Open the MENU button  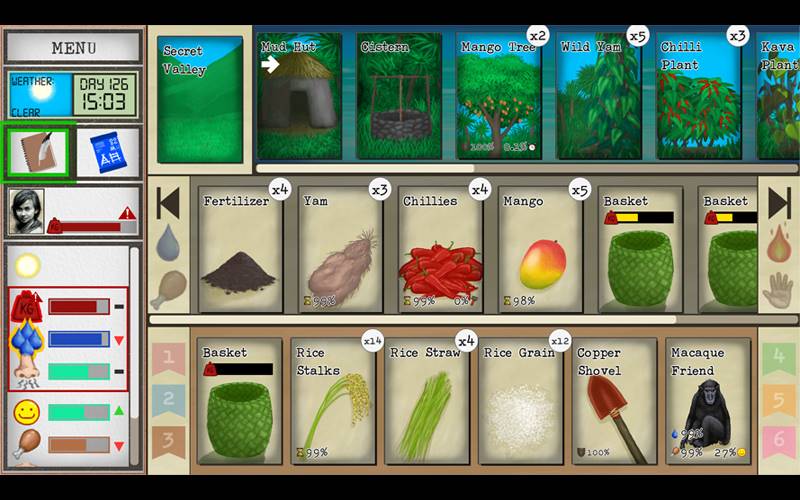click(x=73, y=47)
